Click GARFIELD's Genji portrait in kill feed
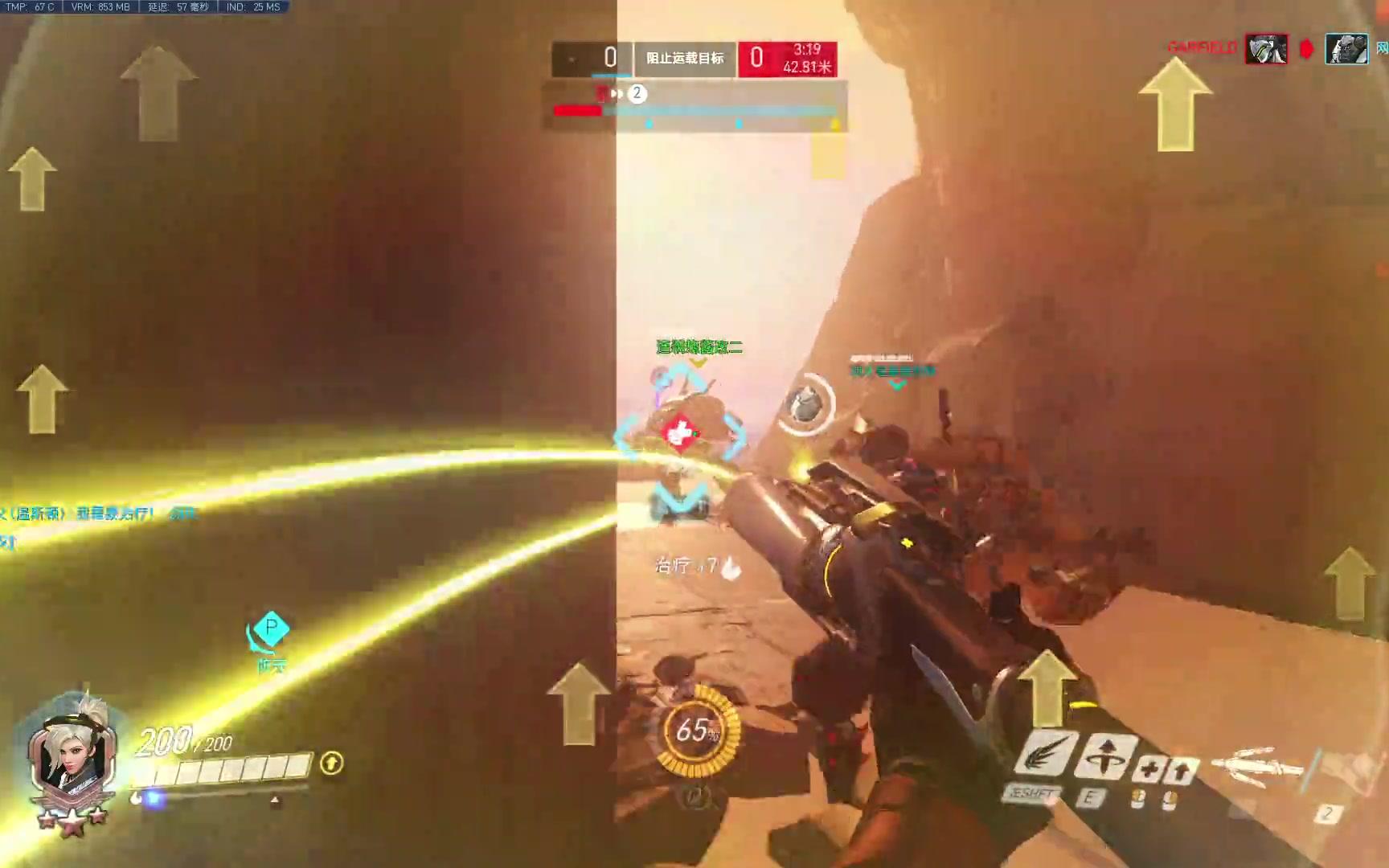The height and width of the screenshot is (868, 1389). click(x=1266, y=49)
